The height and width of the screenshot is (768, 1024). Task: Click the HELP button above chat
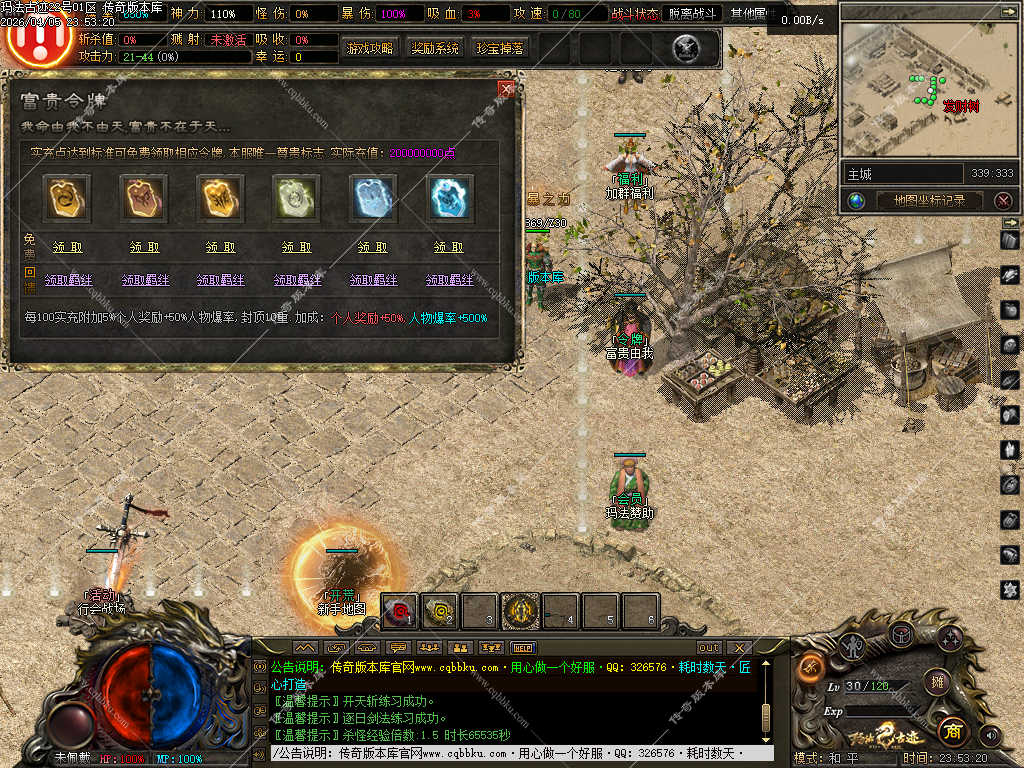[x=526, y=647]
